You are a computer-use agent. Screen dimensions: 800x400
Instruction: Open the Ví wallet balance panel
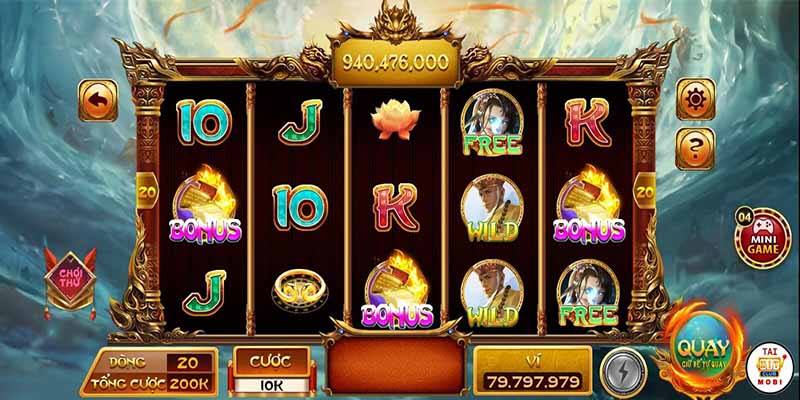point(533,371)
